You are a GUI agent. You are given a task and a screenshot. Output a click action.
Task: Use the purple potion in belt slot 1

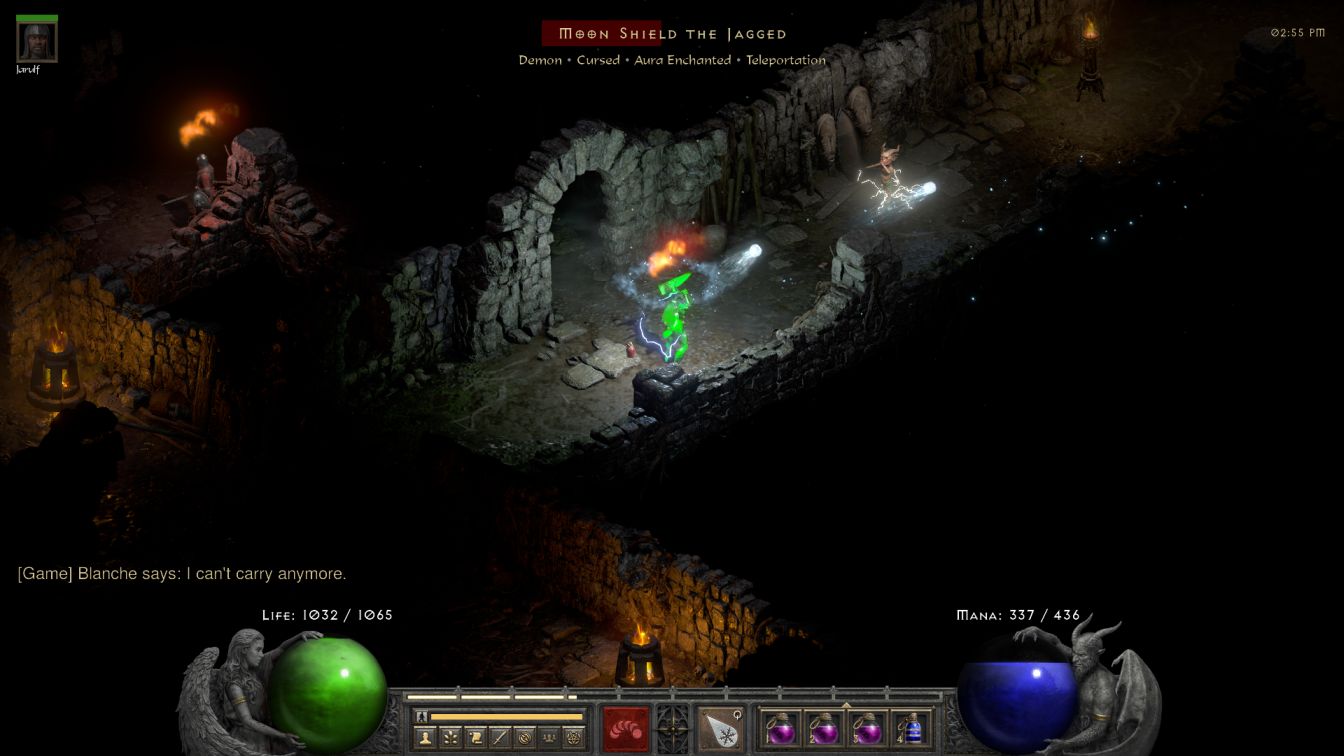(782, 728)
